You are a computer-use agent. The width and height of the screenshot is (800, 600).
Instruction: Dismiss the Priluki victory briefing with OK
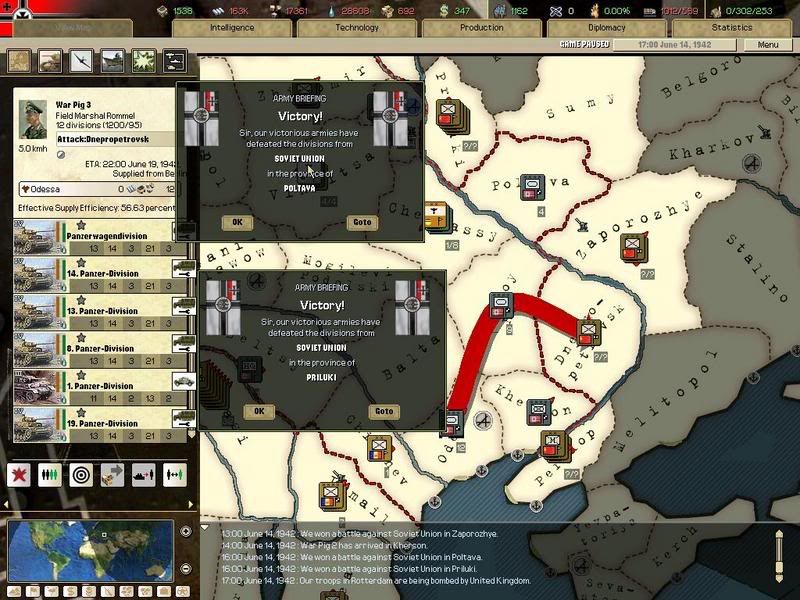[x=259, y=411]
